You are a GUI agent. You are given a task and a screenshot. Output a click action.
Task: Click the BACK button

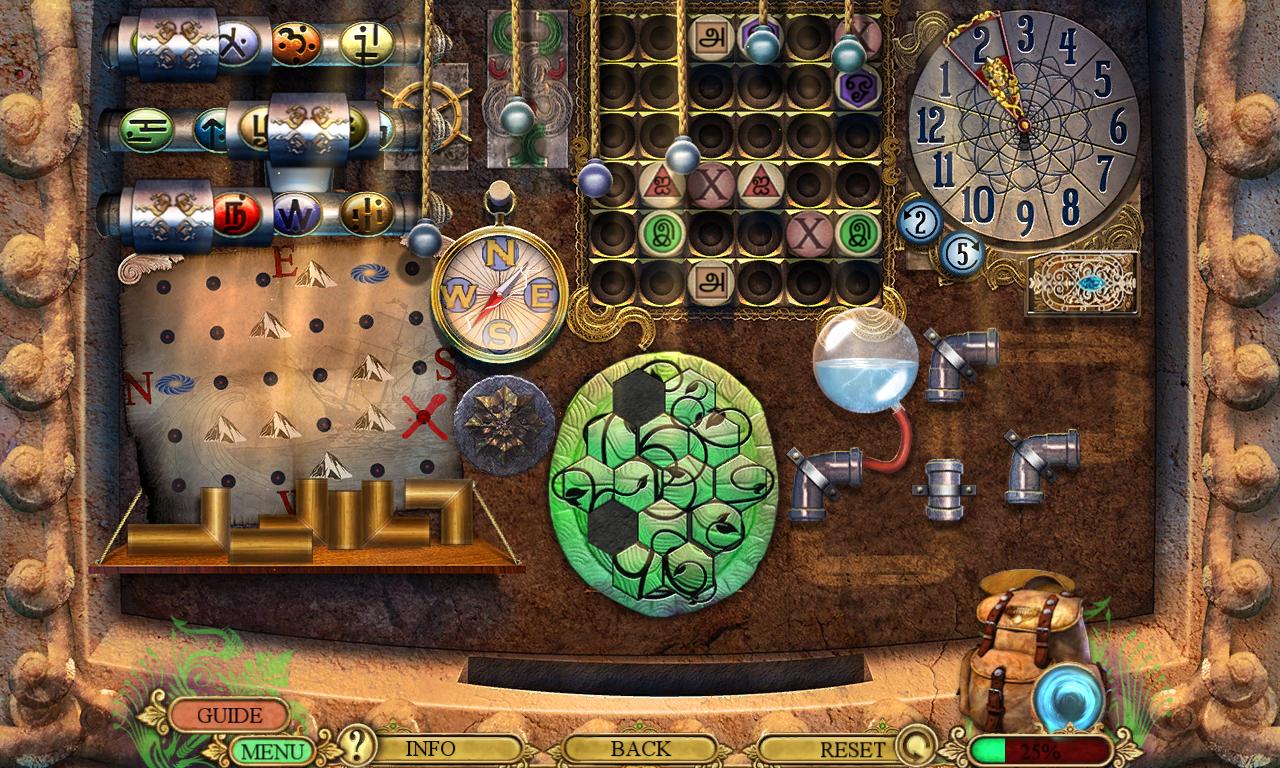point(640,747)
